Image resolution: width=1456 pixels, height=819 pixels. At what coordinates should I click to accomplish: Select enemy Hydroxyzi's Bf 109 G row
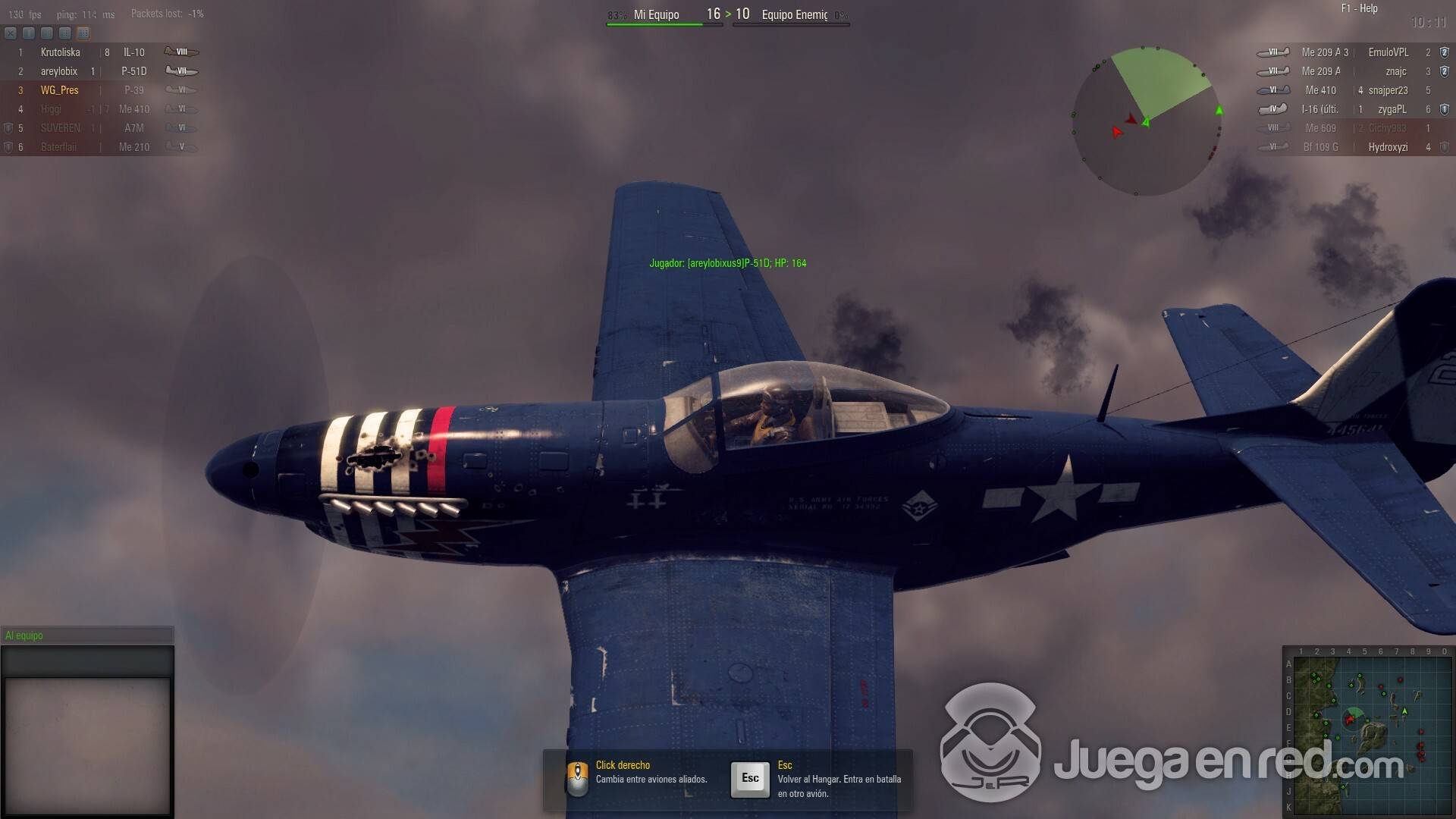point(1354,147)
